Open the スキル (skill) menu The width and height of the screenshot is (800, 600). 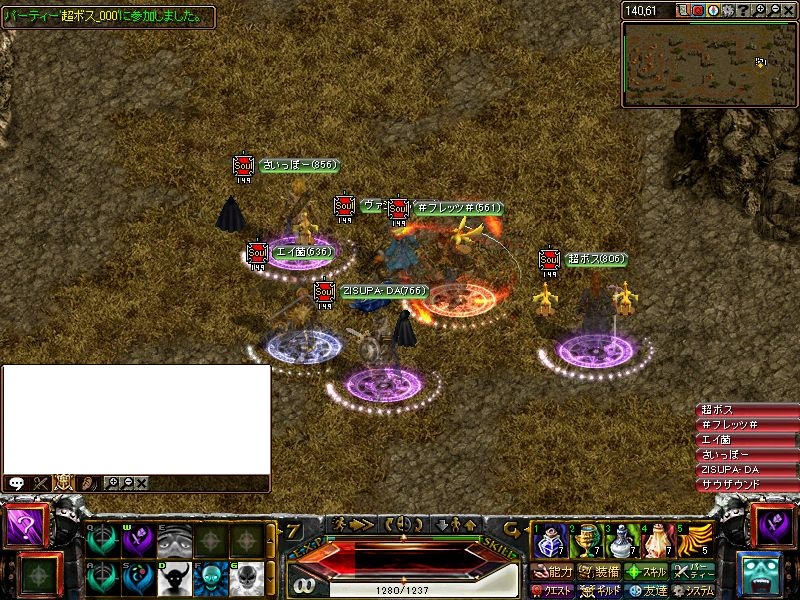click(x=646, y=572)
